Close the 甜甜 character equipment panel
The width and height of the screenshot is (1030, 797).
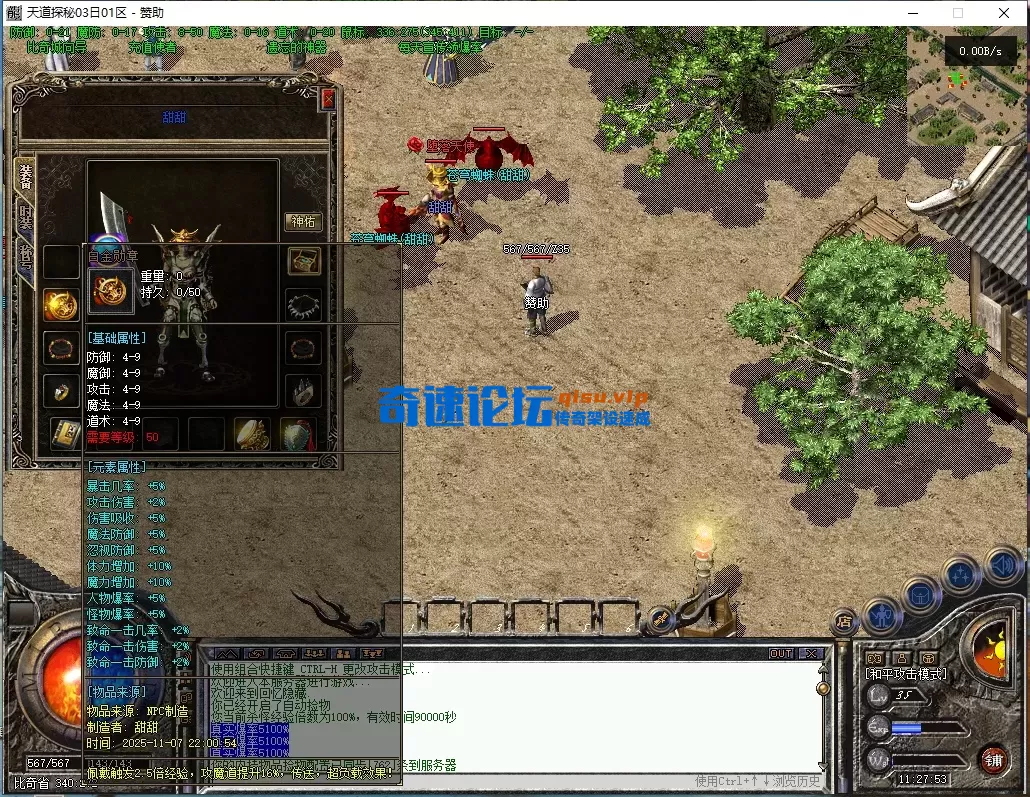point(327,100)
